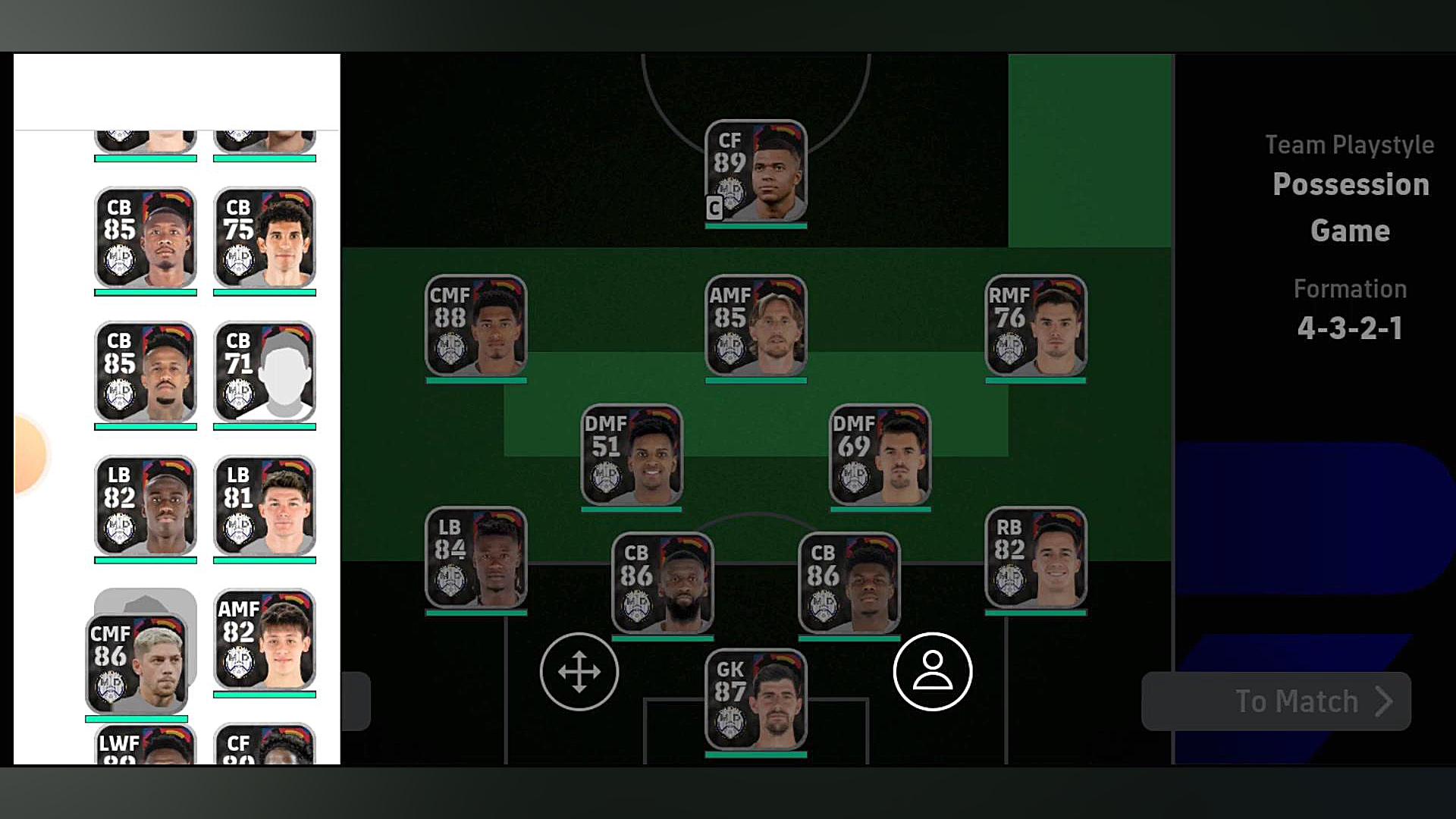
Task: Open the 4-3-2-1 formation setting
Action: click(x=1349, y=328)
